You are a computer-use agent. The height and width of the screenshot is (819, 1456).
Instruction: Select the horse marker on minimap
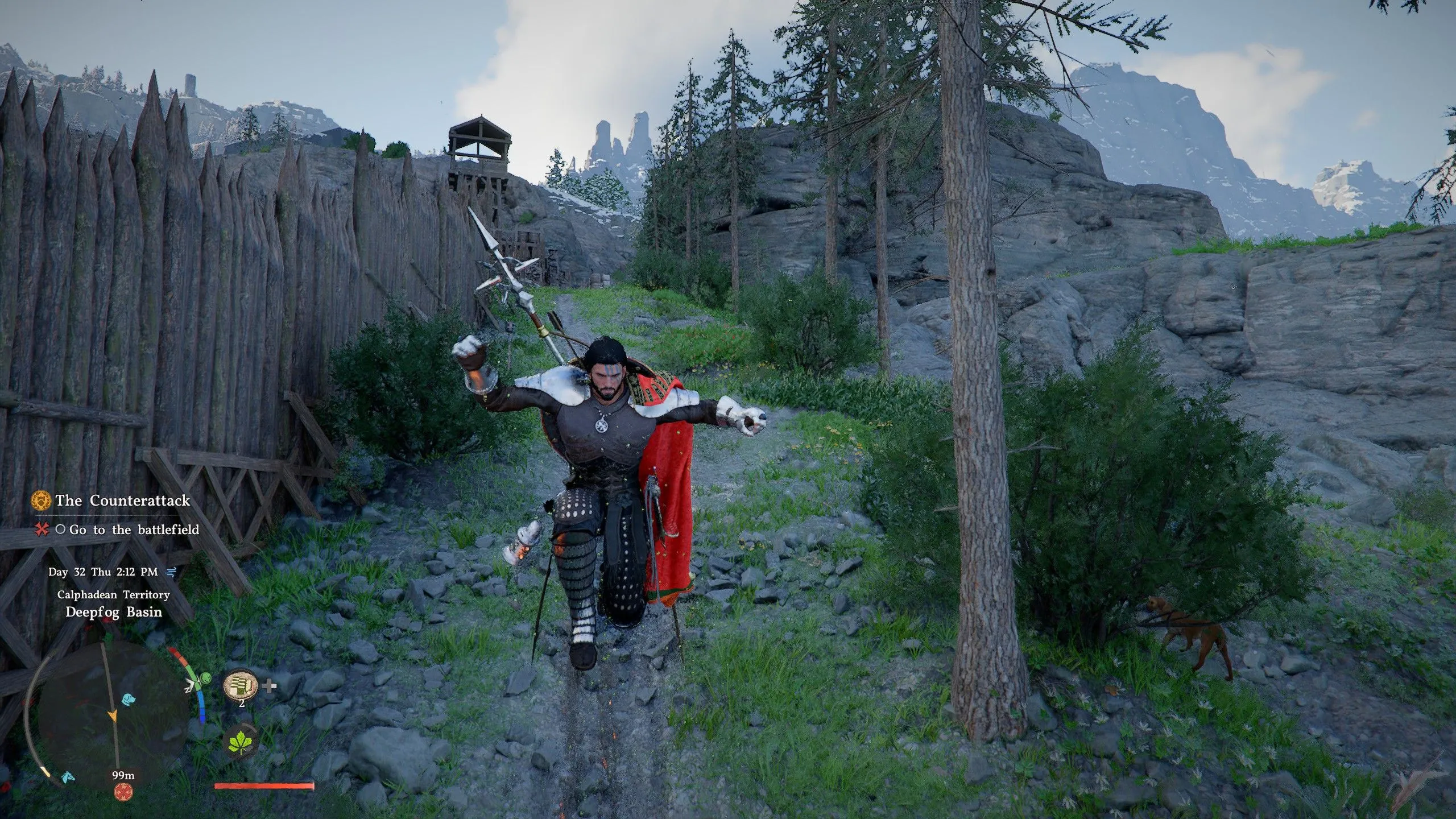pos(69,776)
